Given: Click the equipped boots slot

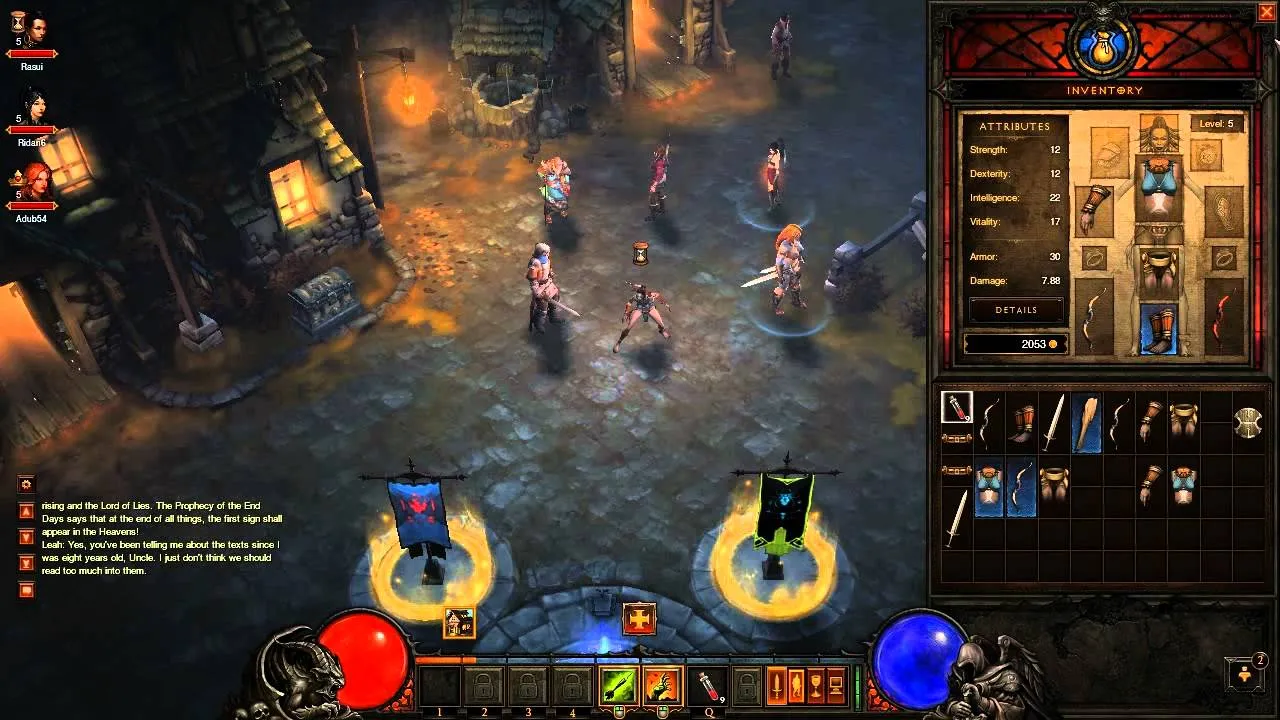Looking at the screenshot, I should [1160, 329].
